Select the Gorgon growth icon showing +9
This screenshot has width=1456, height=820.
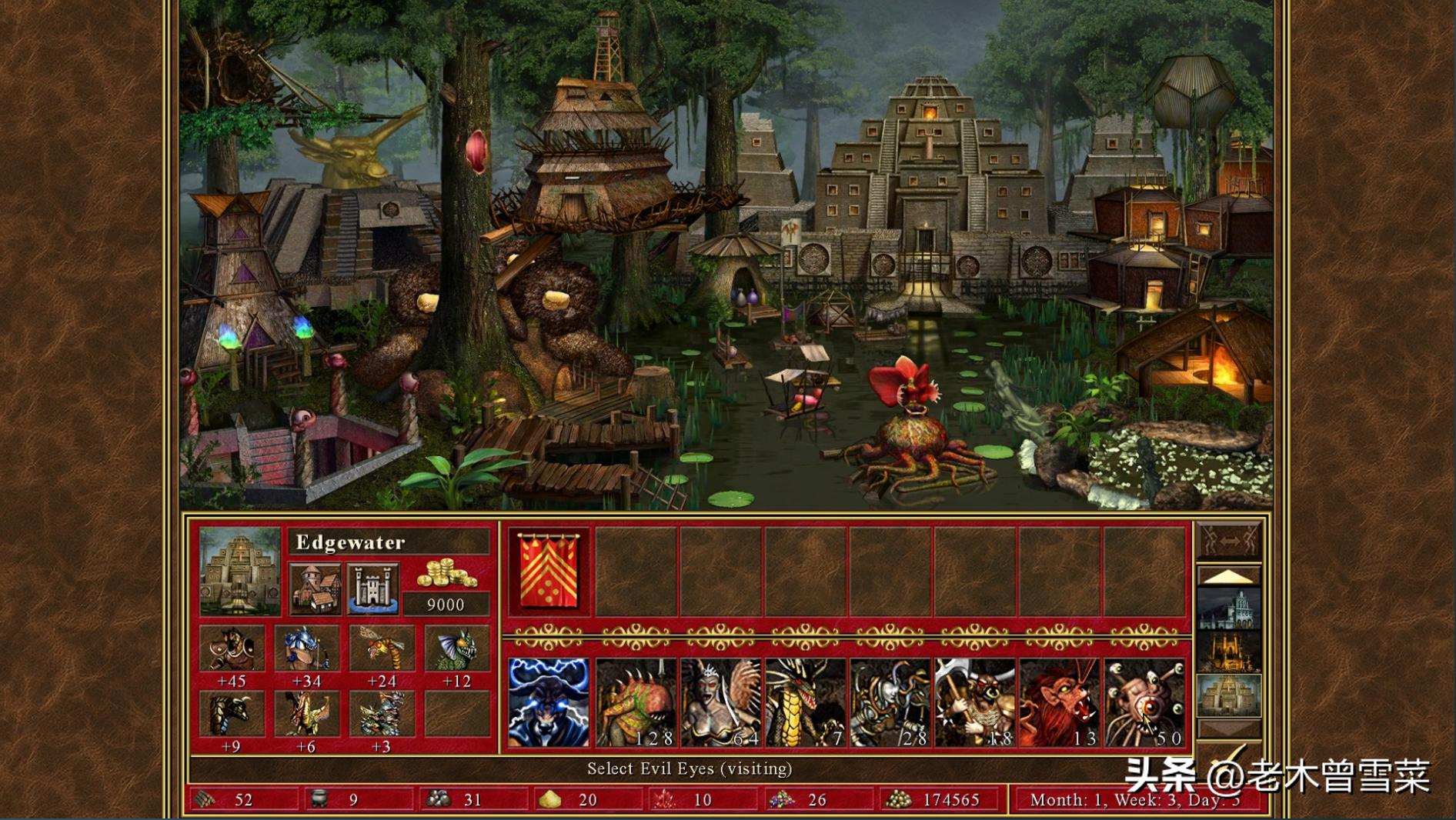232,714
